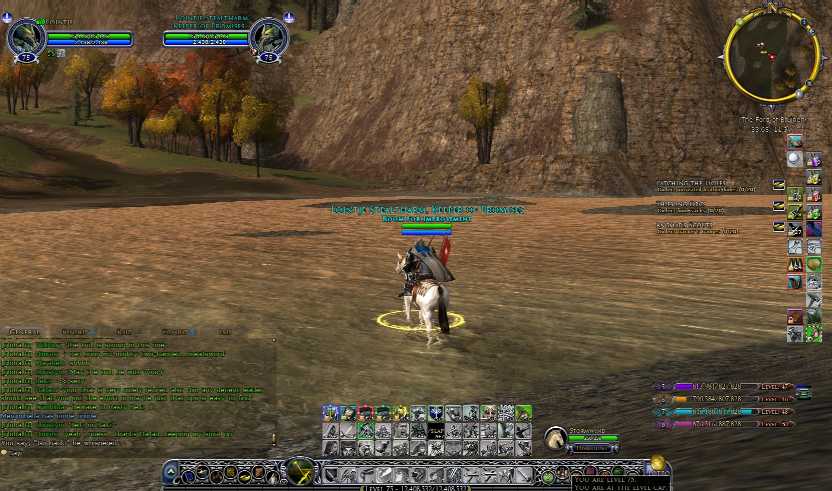Switch to the leftmost chat tab

[x=24, y=331]
